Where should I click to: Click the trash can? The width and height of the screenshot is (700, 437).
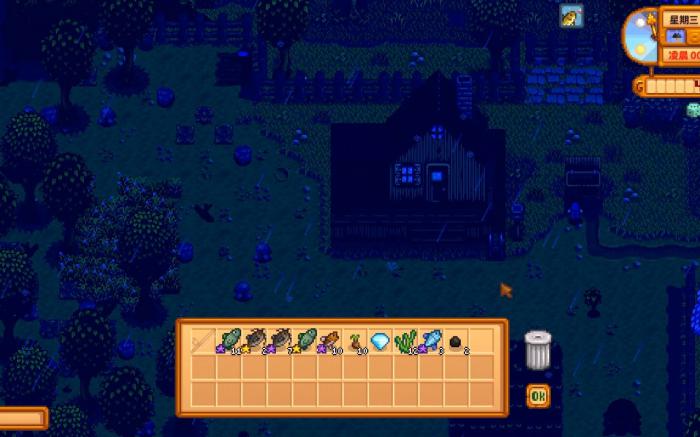pyautogui.click(x=538, y=349)
